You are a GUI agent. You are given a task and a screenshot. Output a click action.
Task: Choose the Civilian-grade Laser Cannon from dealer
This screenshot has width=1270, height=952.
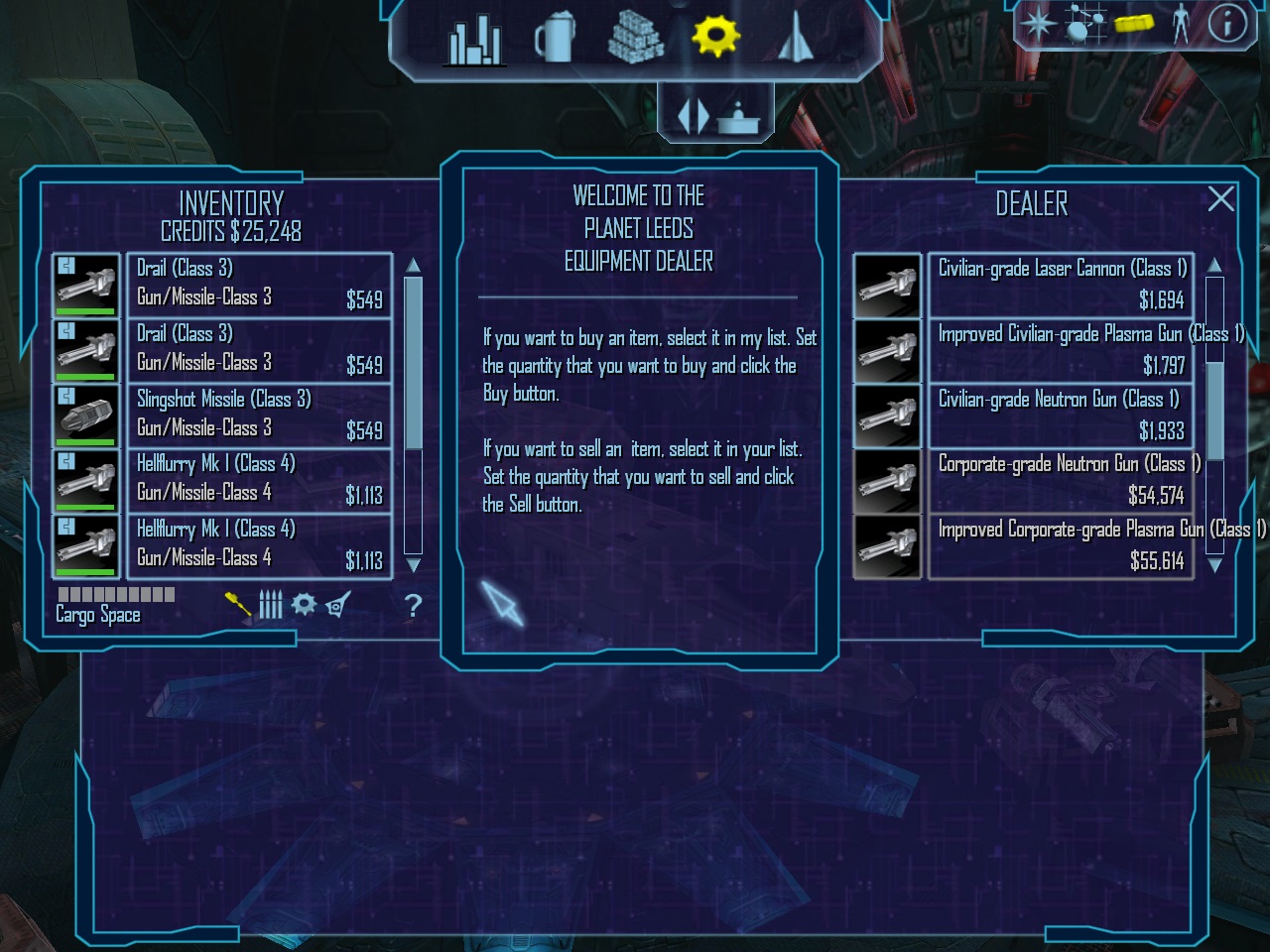point(1060,285)
